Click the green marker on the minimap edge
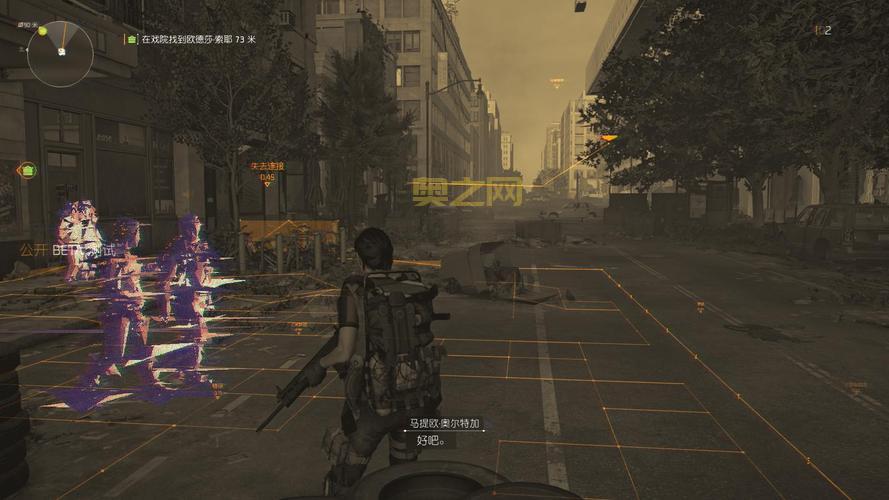 pos(43,31)
